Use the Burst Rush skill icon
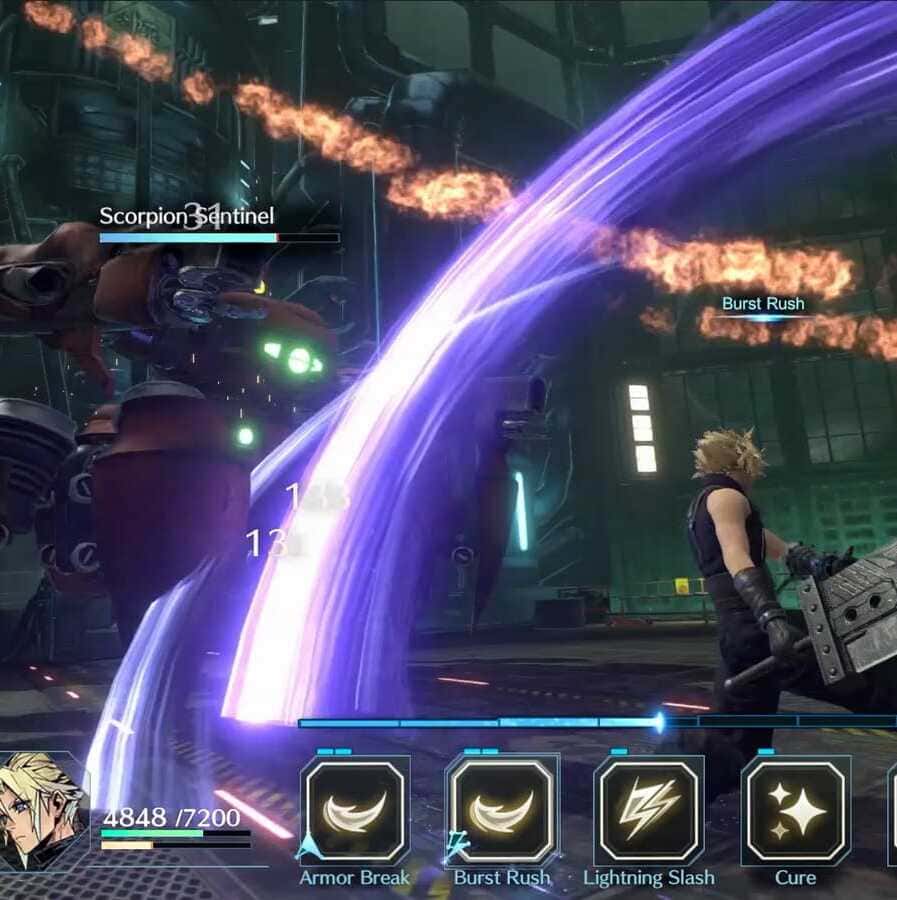Viewport: 897px width, 900px height. 501,810
